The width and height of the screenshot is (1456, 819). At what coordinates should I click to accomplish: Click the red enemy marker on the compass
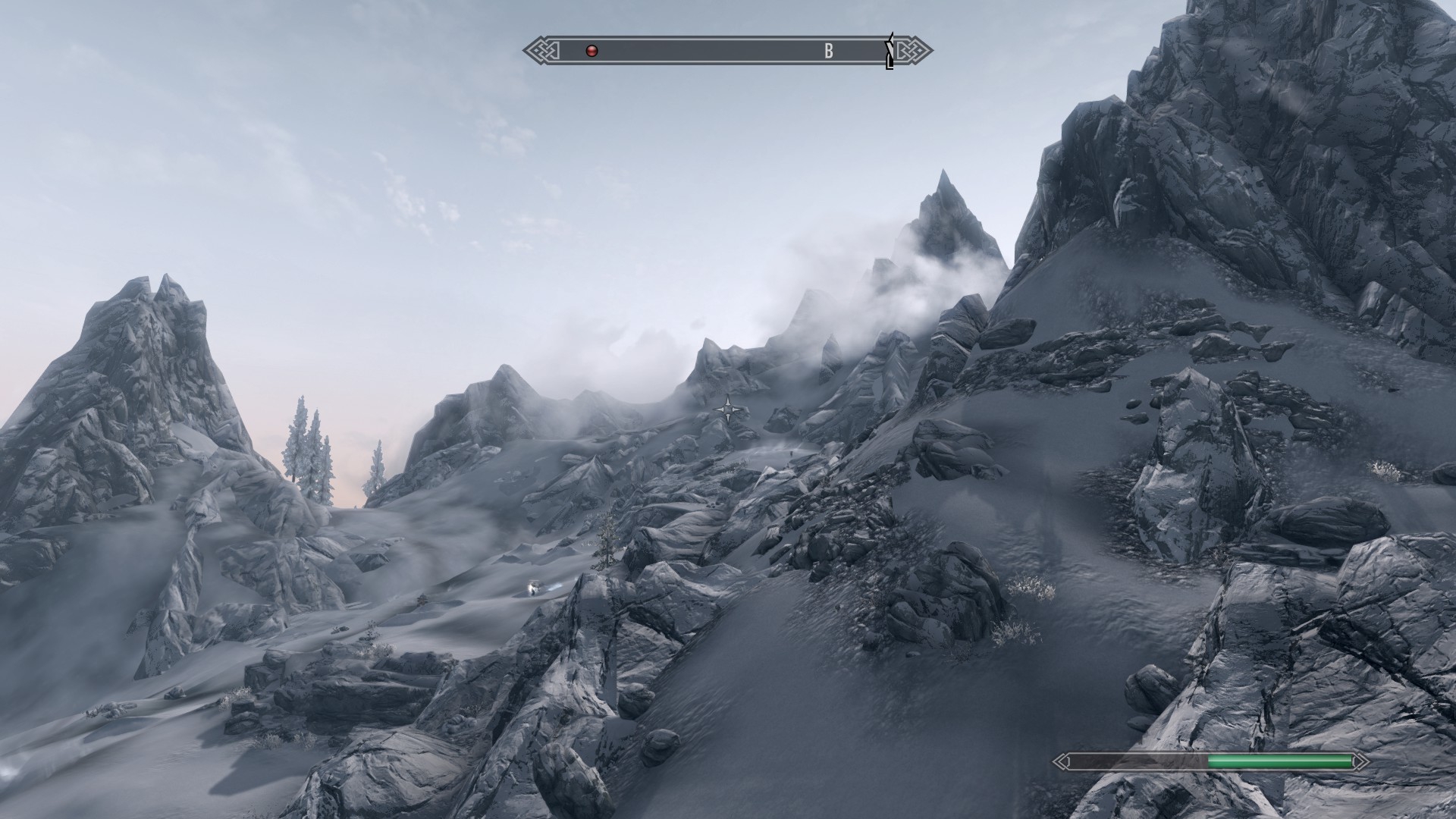[x=592, y=51]
